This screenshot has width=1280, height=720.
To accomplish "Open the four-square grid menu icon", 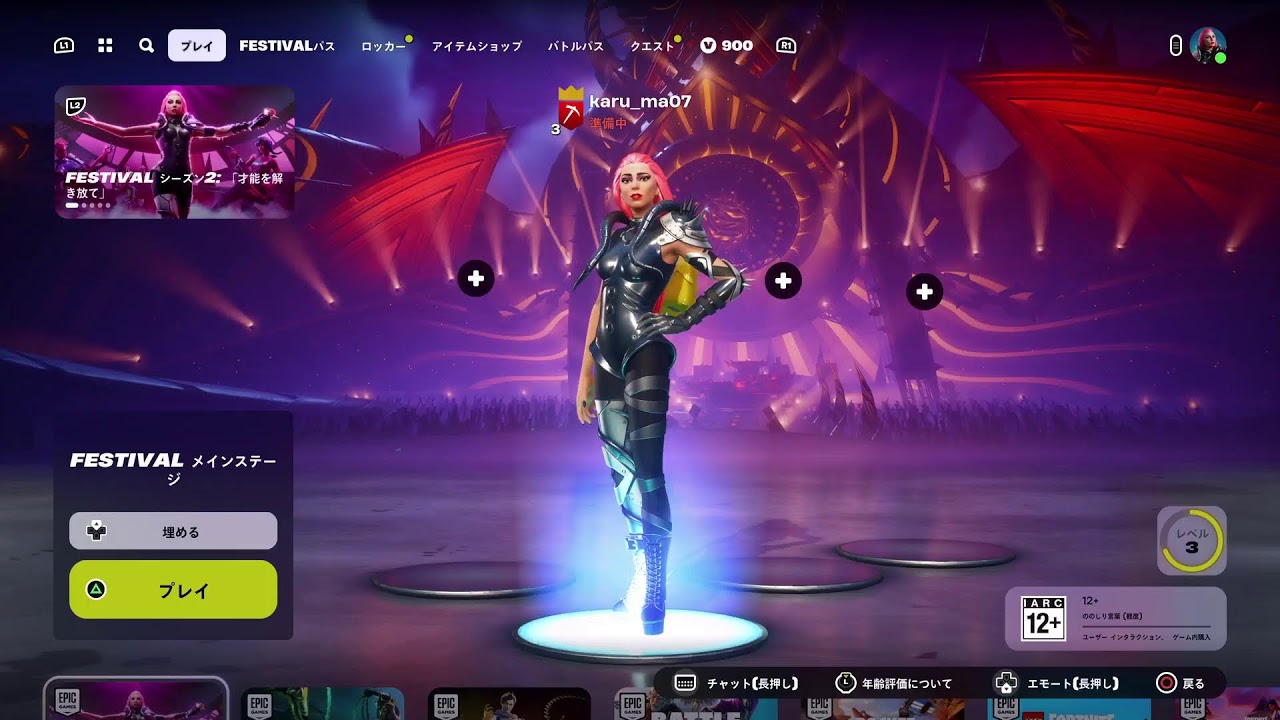I will [105, 46].
